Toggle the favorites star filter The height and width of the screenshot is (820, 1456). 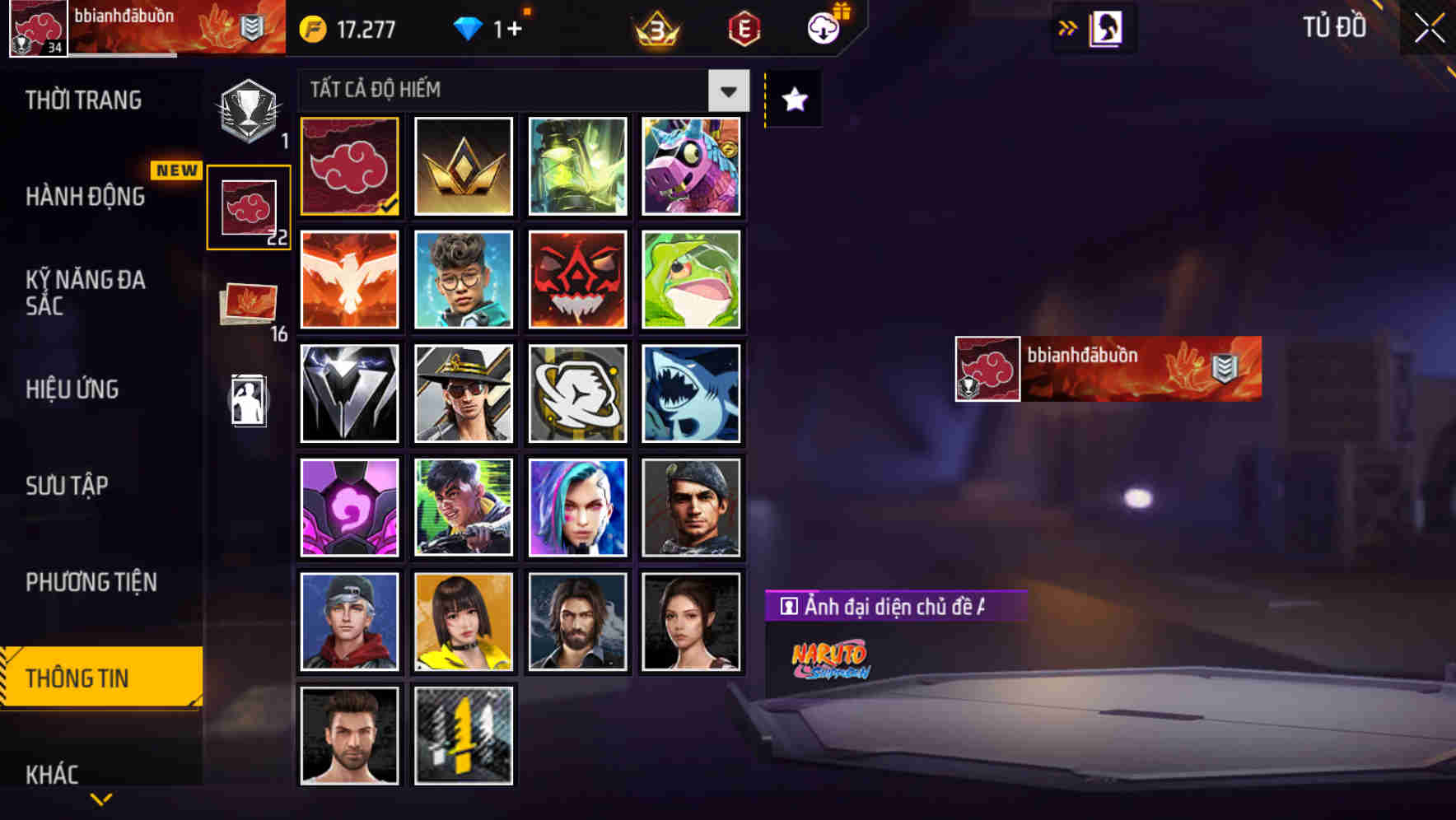[791, 99]
